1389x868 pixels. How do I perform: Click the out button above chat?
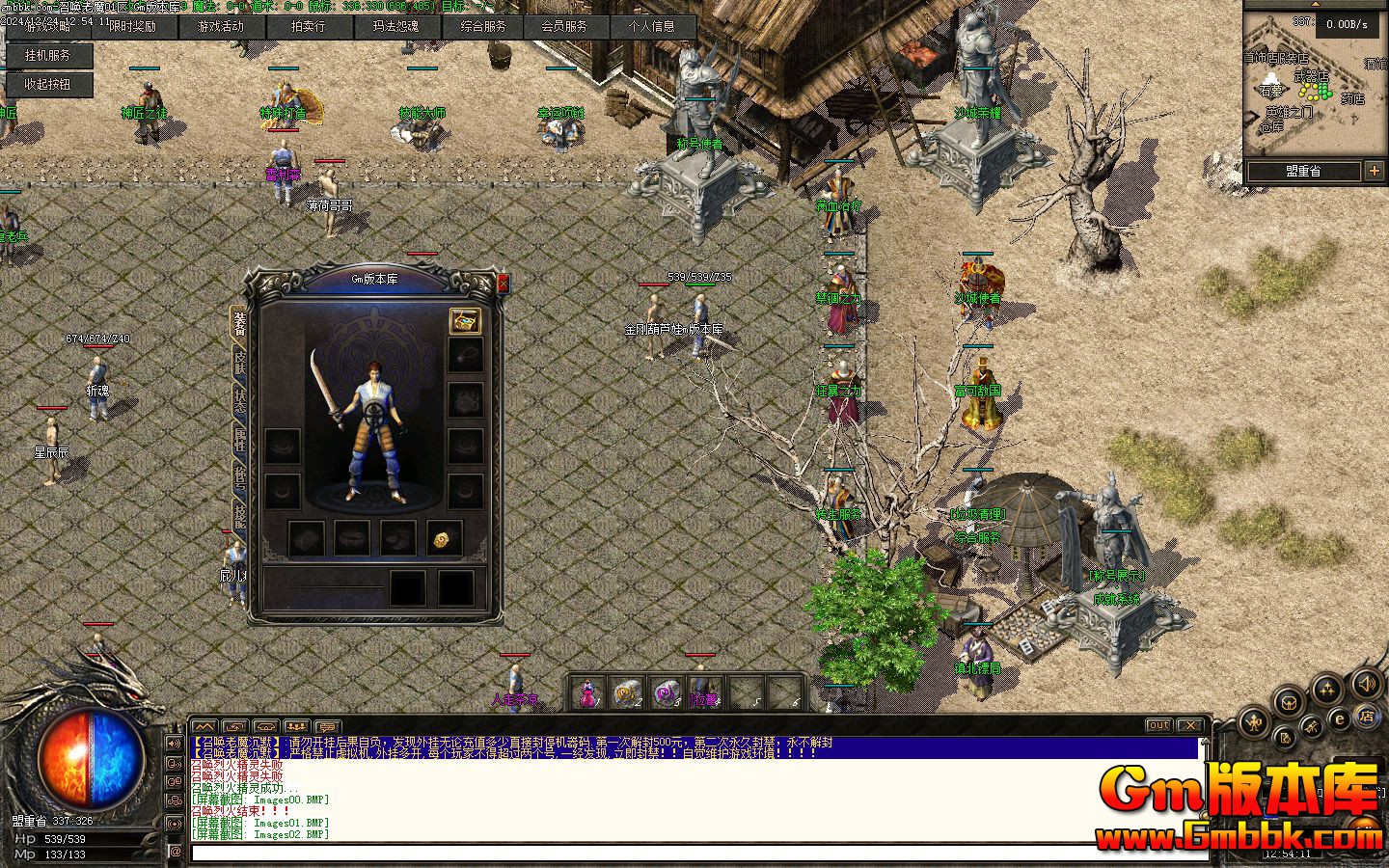coord(1158,725)
